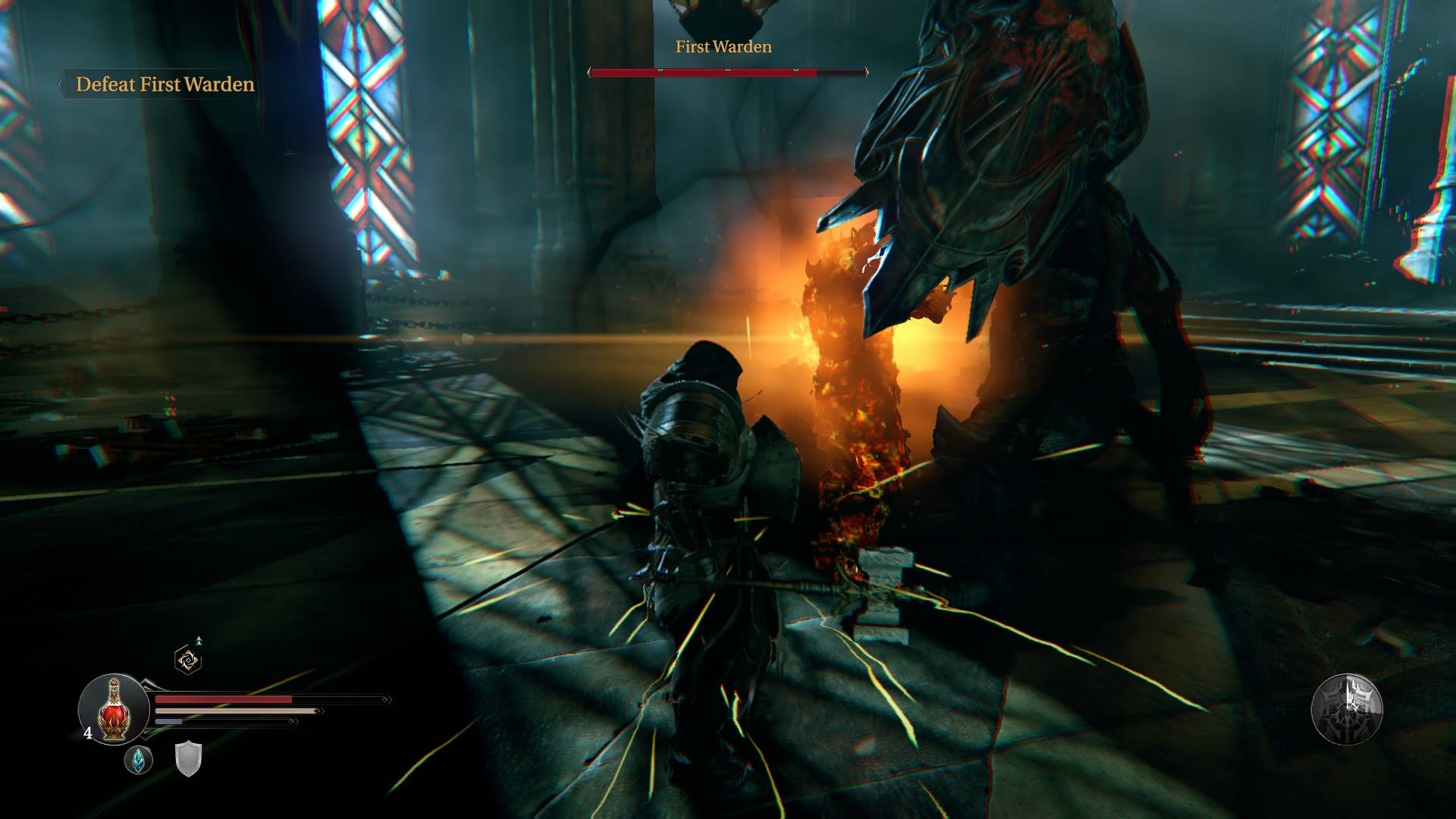Activate the round weapon emblem icon
Image resolution: width=1456 pixels, height=819 pixels.
point(1347,709)
